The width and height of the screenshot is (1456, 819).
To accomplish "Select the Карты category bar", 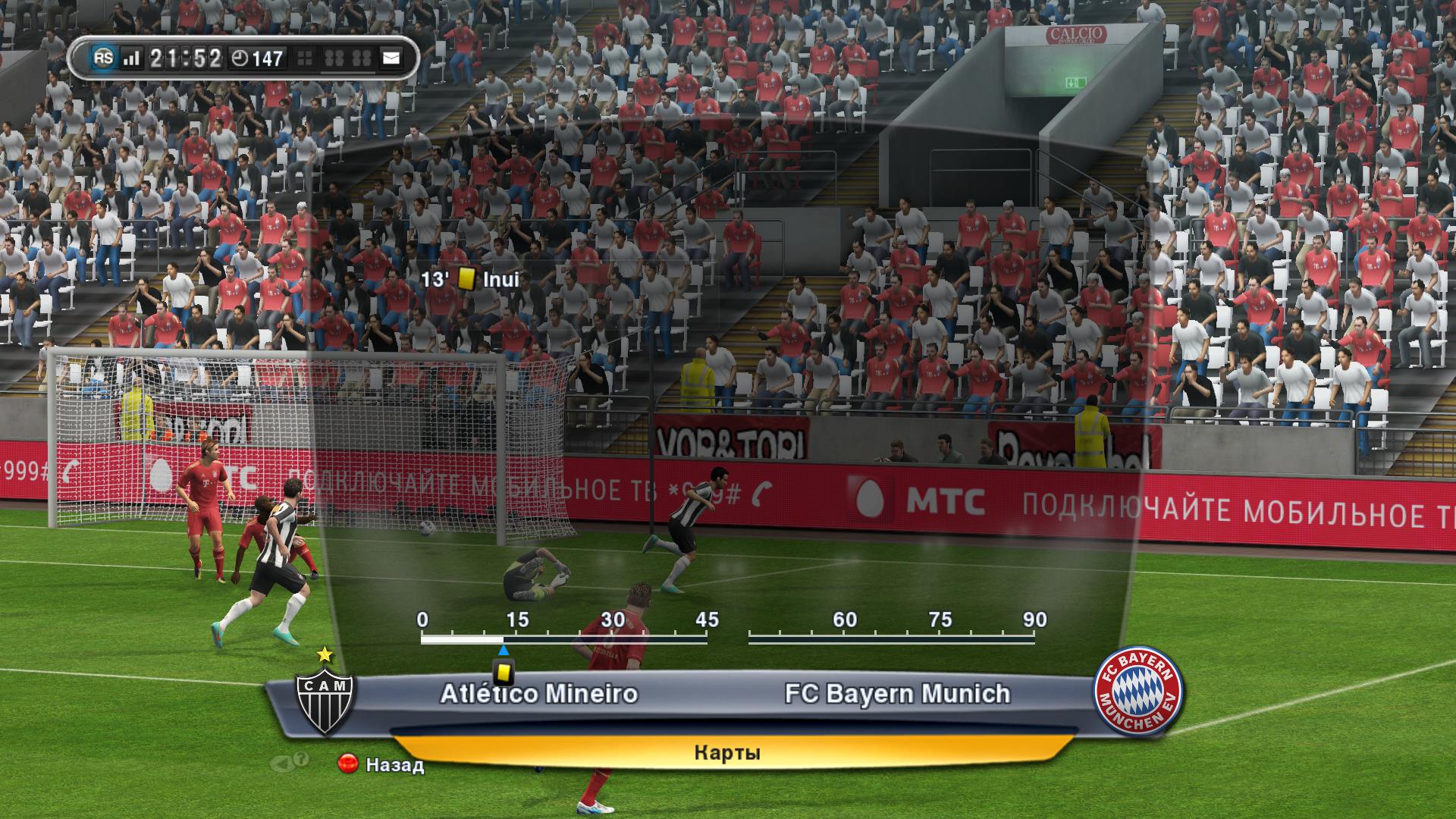I will 726,752.
